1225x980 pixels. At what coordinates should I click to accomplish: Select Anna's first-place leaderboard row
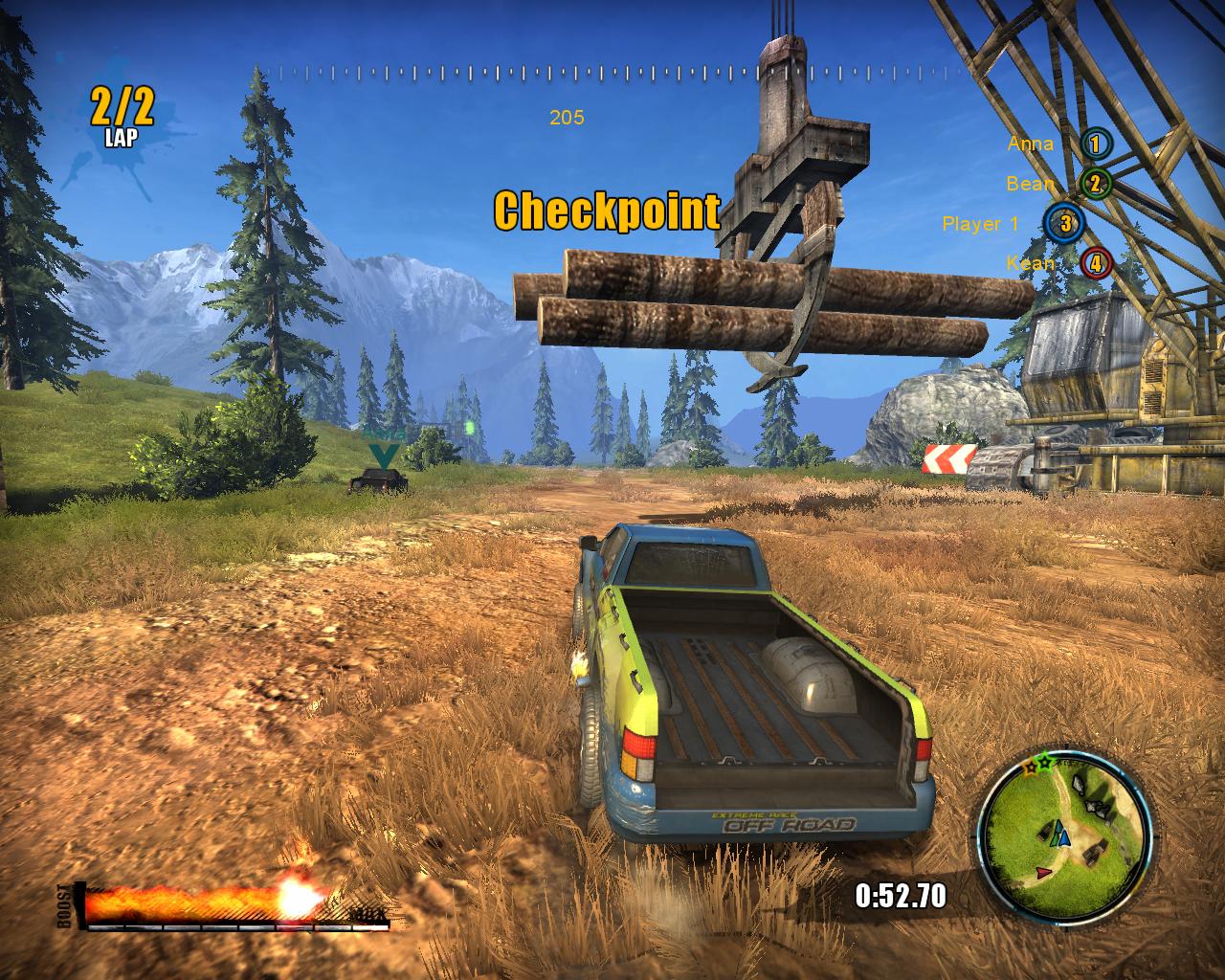click(x=1058, y=145)
